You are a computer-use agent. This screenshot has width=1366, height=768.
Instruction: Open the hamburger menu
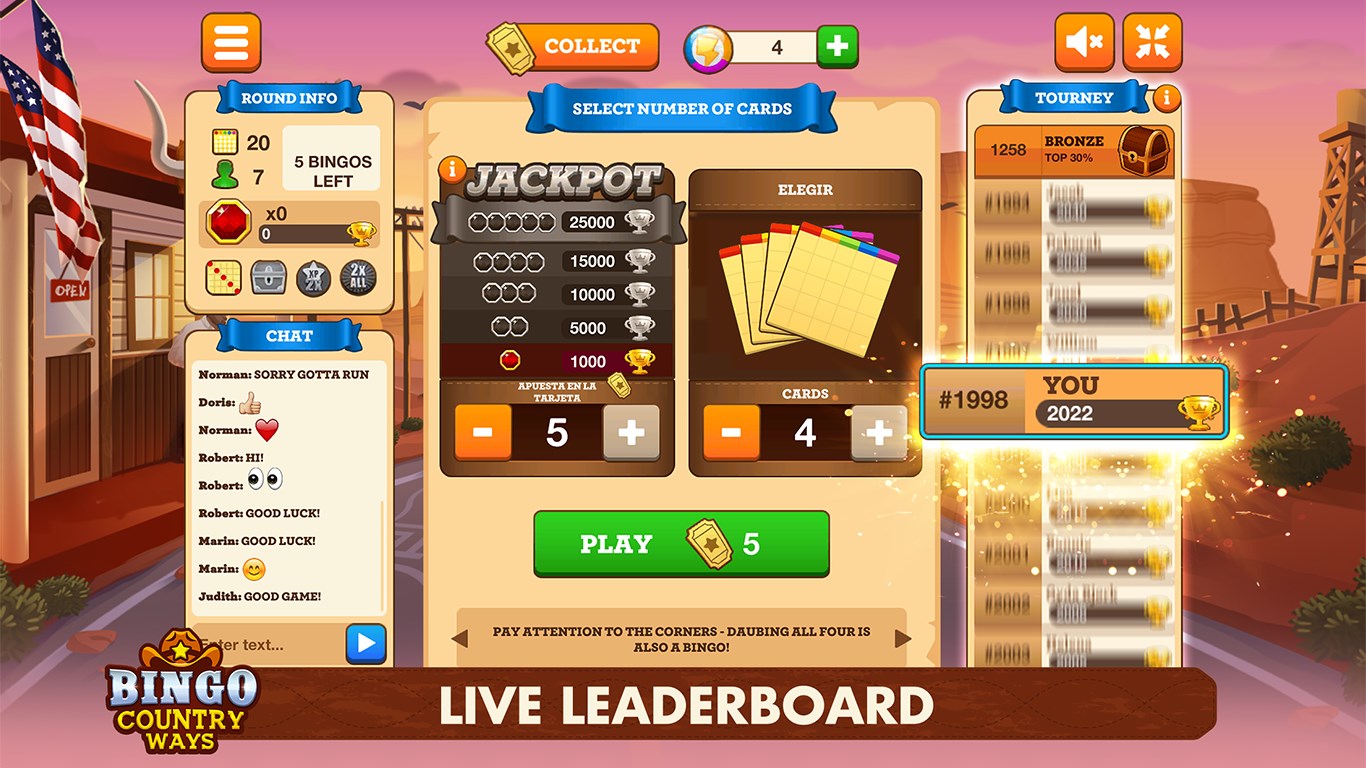[x=231, y=42]
